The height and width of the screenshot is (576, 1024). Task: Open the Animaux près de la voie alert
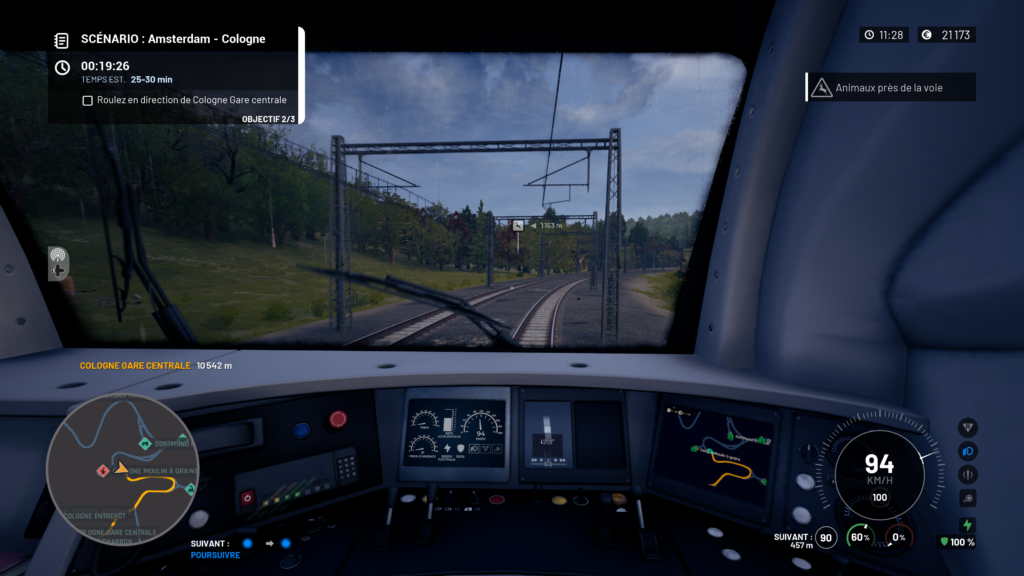[890, 88]
